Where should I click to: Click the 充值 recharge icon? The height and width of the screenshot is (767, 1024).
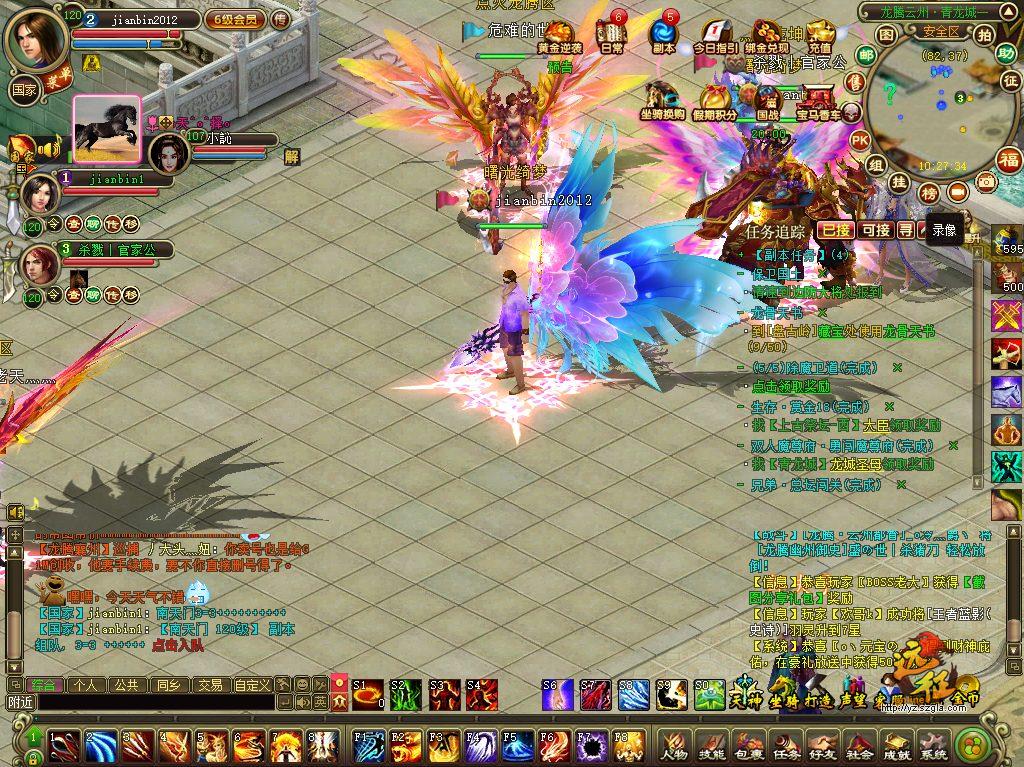pyautogui.click(x=820, y=37)
